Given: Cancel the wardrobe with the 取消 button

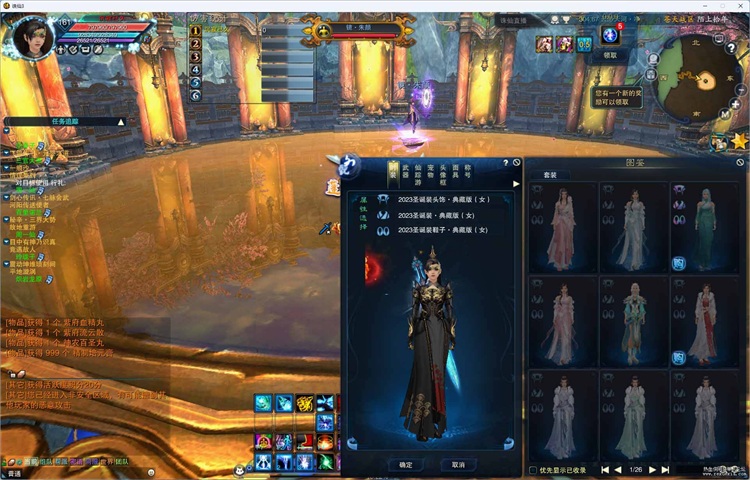Looking at the screenshot, I should click(457, 464).
